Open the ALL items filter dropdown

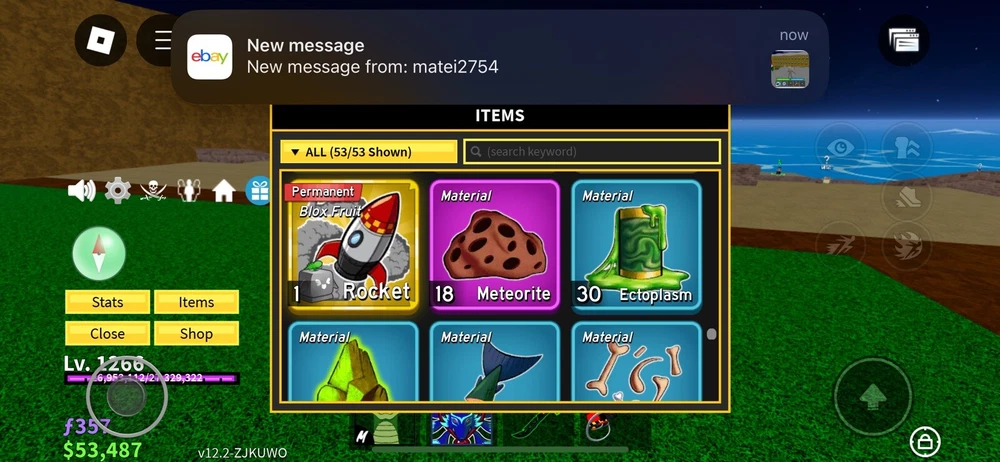coord(368,152)
